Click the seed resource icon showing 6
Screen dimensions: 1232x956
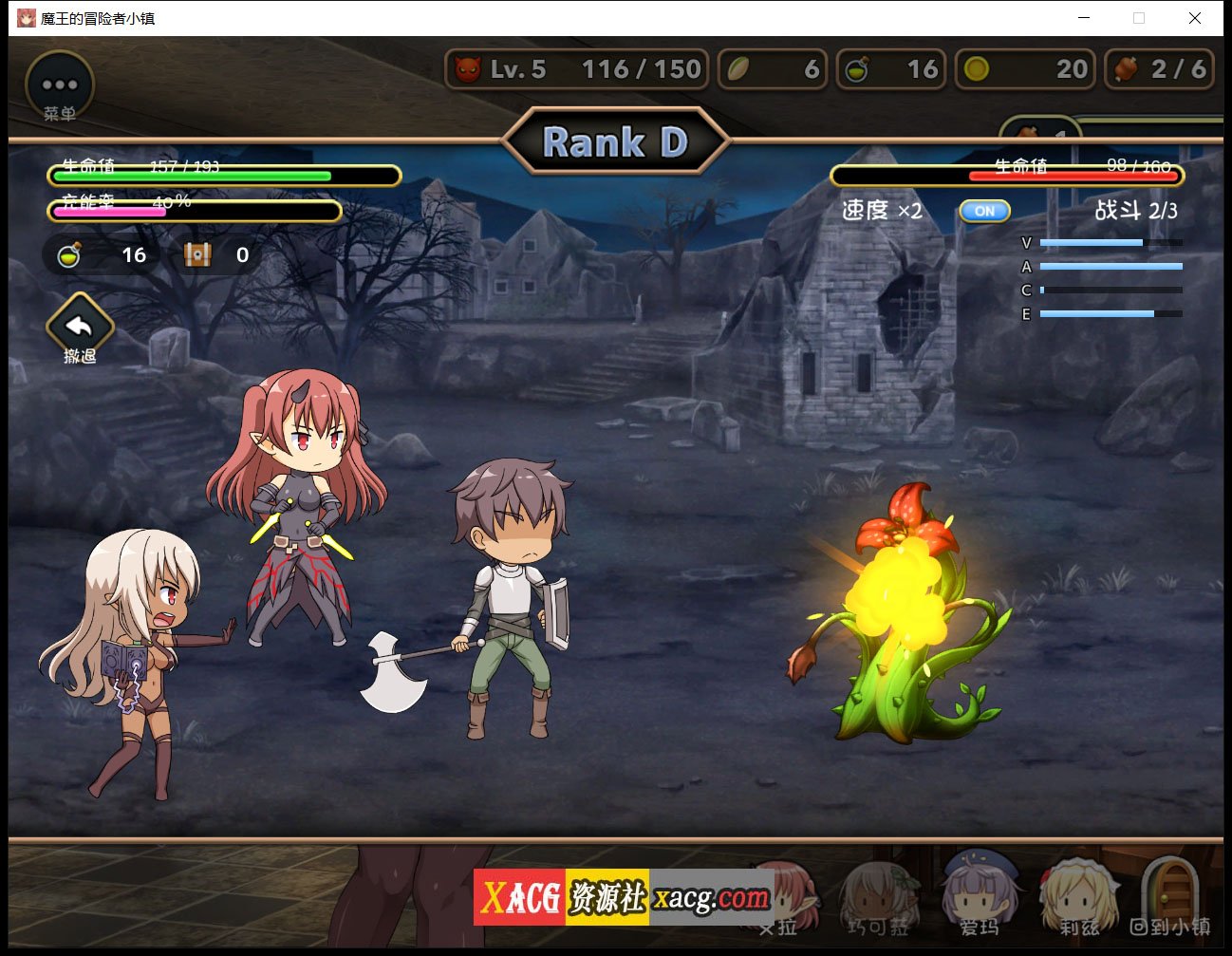point(739,68)
